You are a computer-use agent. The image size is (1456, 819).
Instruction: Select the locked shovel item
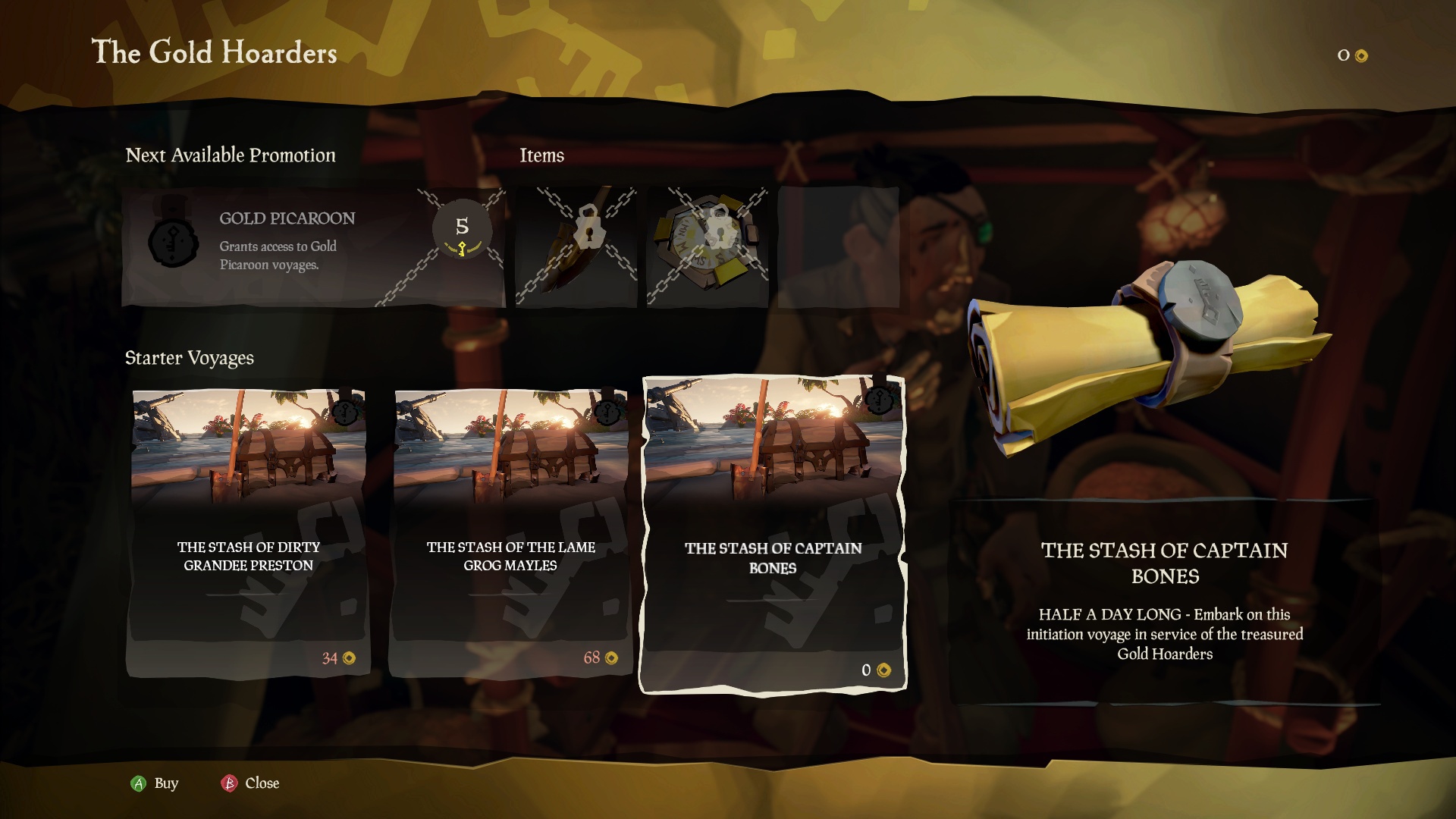click(x=576, y=246)
